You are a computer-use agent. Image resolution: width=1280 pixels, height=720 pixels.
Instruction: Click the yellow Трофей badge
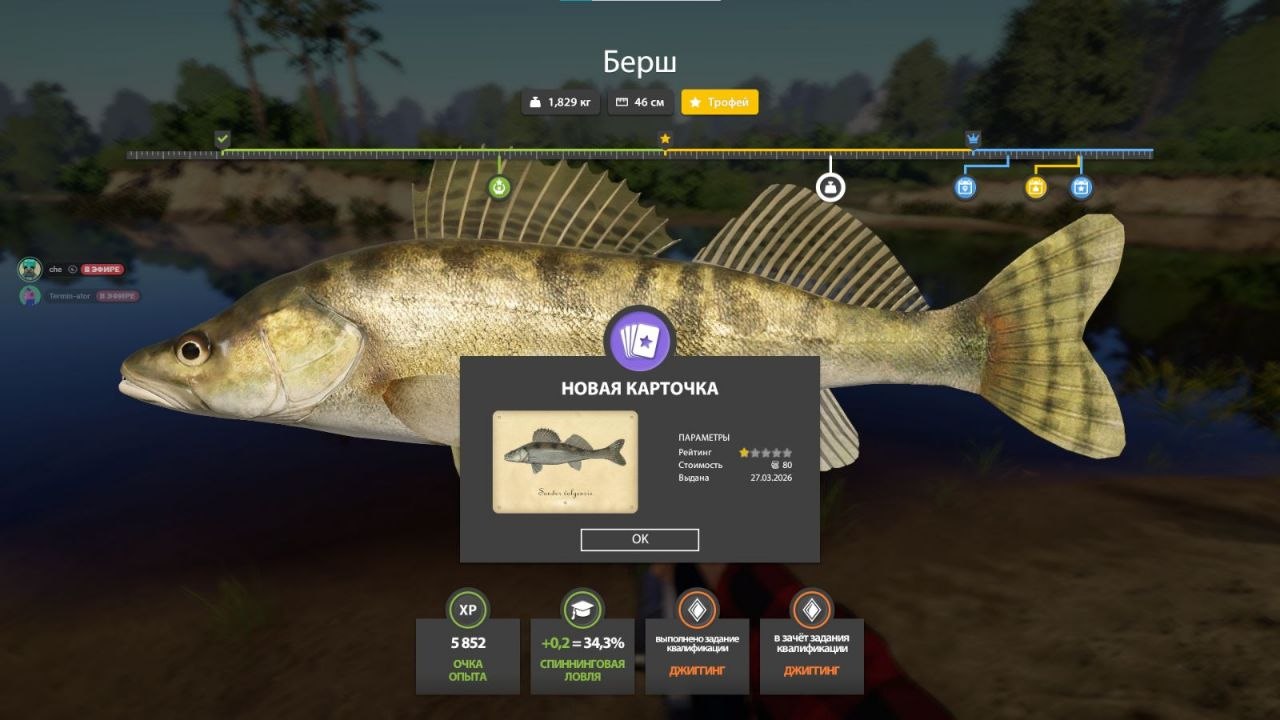coord(720,102)
